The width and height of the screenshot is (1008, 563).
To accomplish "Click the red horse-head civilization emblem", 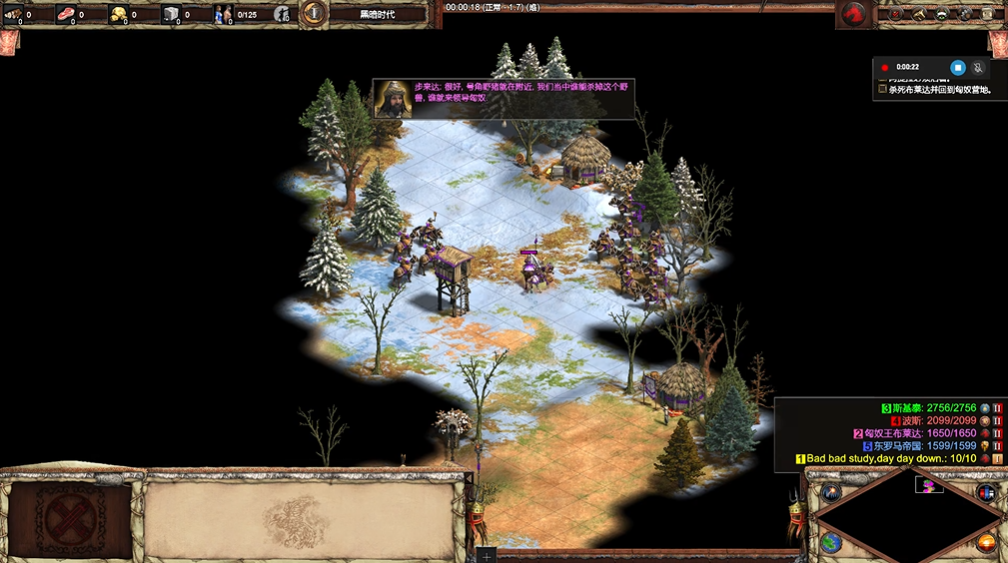I will 854,14.
